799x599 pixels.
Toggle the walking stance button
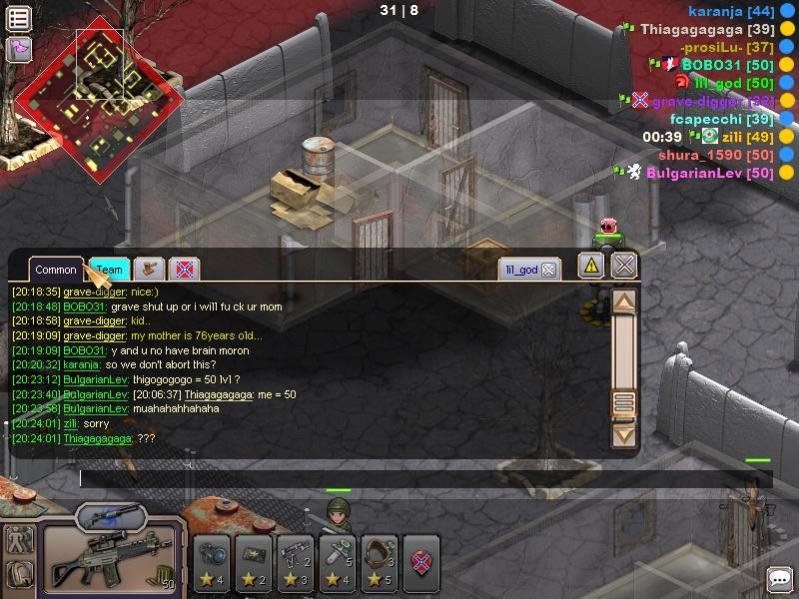pos(20,540)
